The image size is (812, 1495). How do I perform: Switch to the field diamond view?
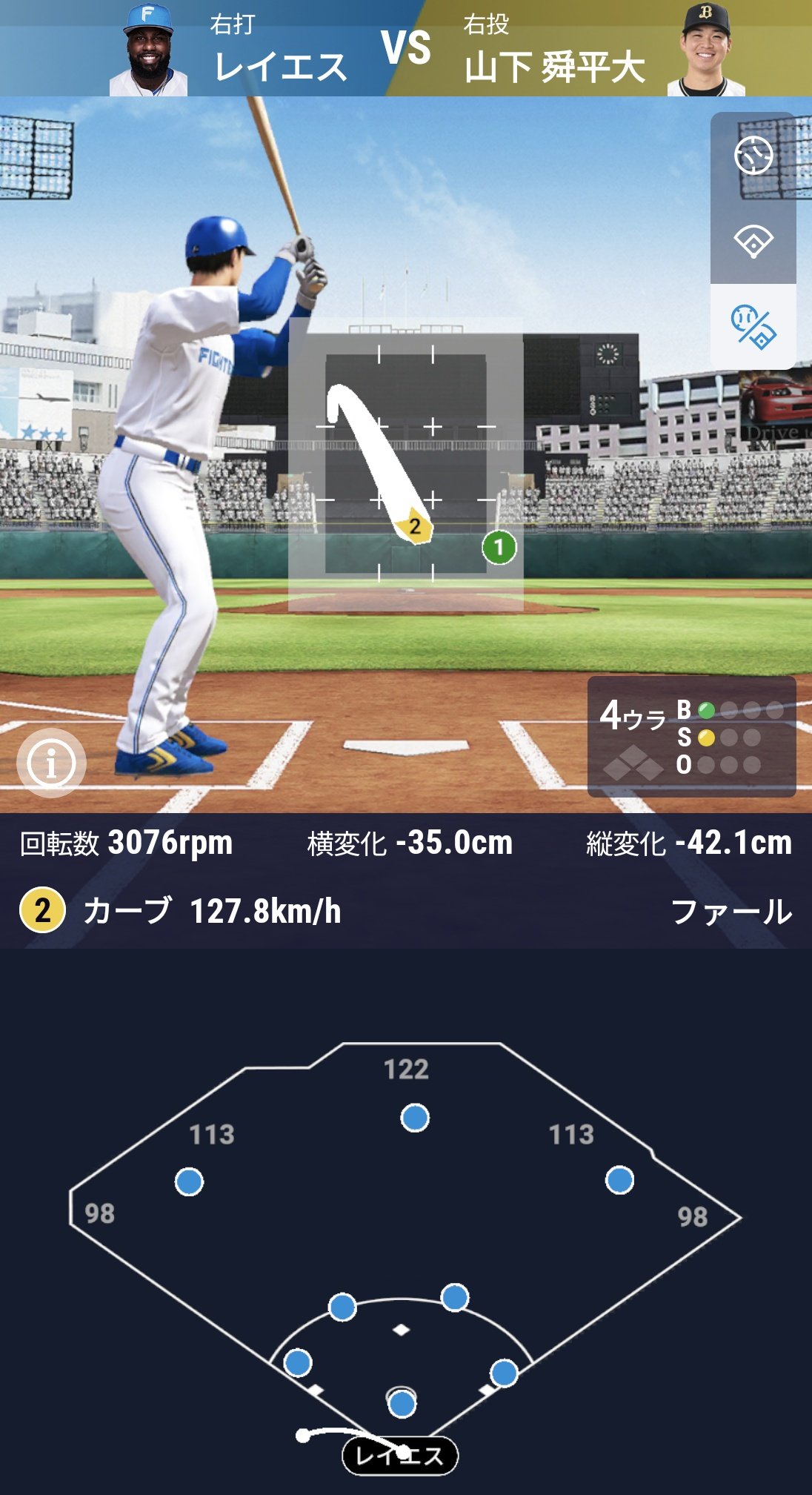753,241
